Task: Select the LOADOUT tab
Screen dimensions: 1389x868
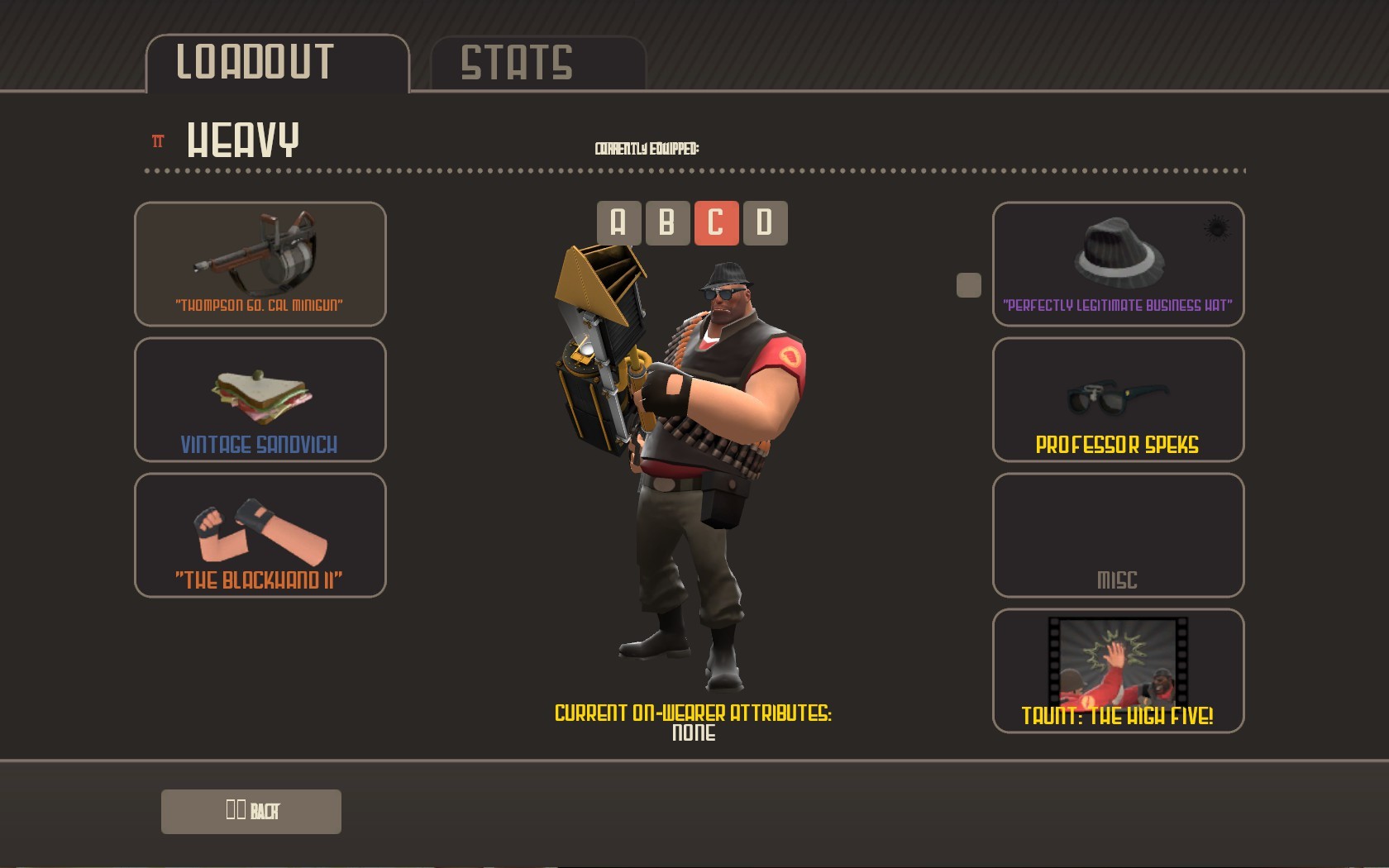Action: pos(254,60)
